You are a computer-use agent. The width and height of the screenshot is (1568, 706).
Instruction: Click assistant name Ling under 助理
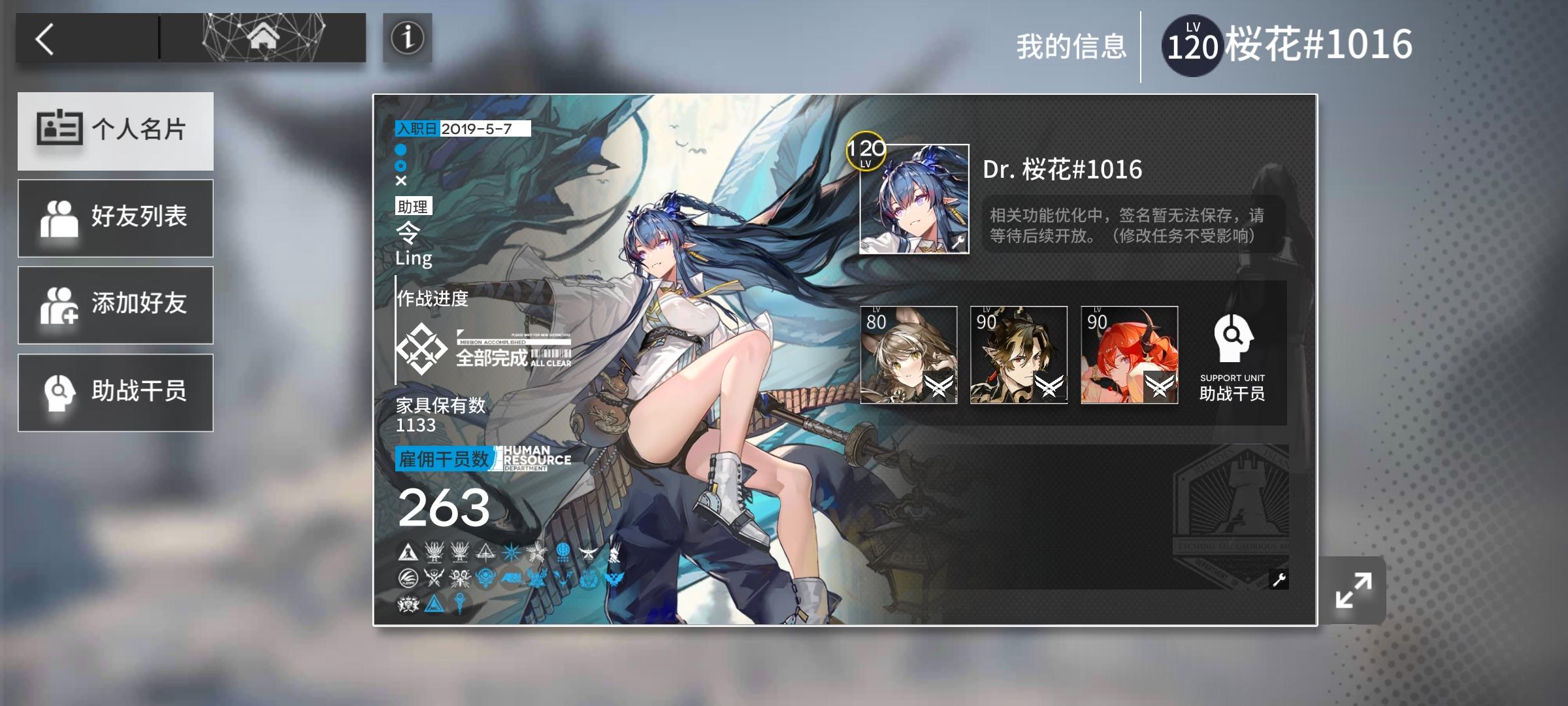point(414,247)
